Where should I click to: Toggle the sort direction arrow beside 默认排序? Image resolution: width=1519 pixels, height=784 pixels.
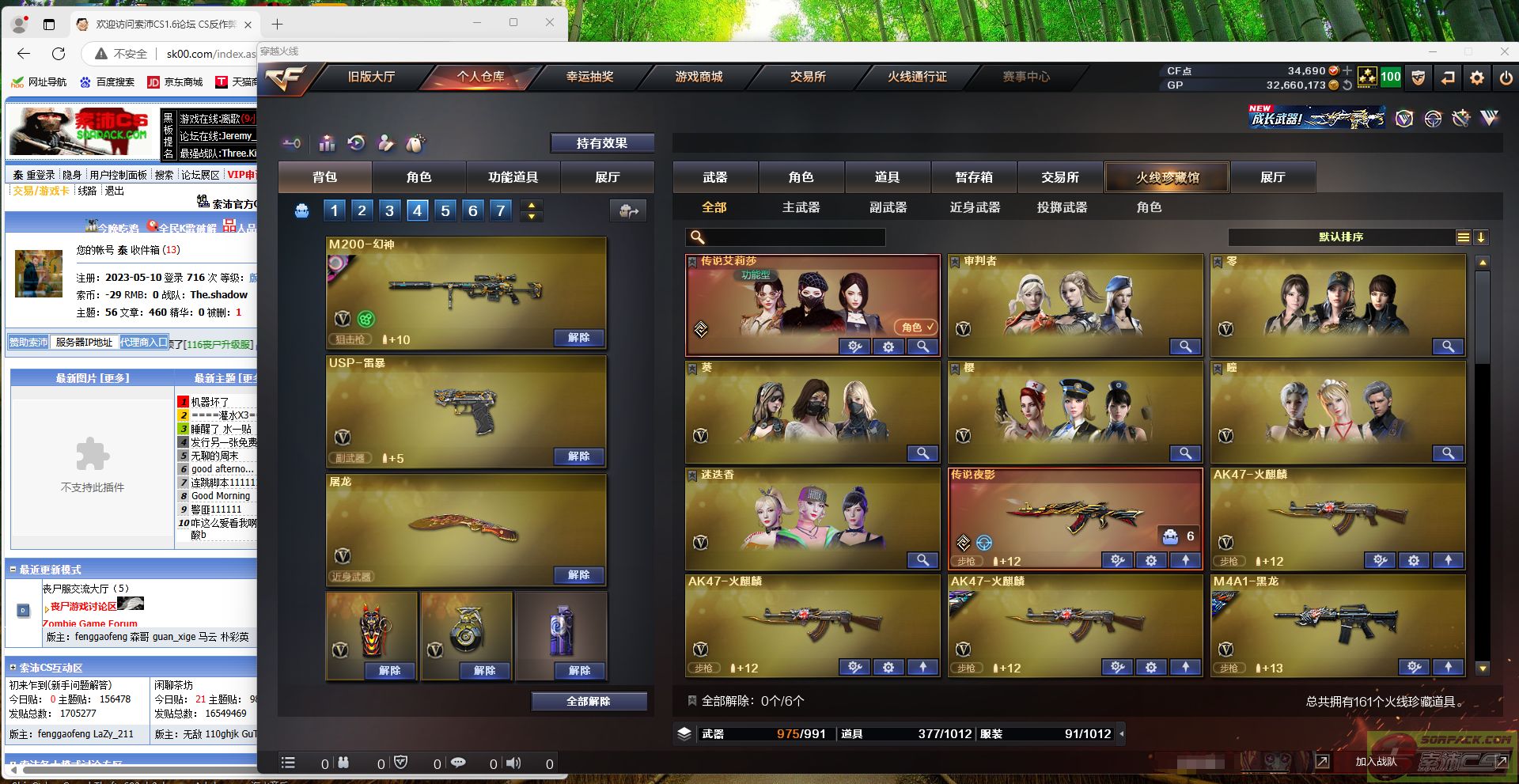[x=1481, y=237]
